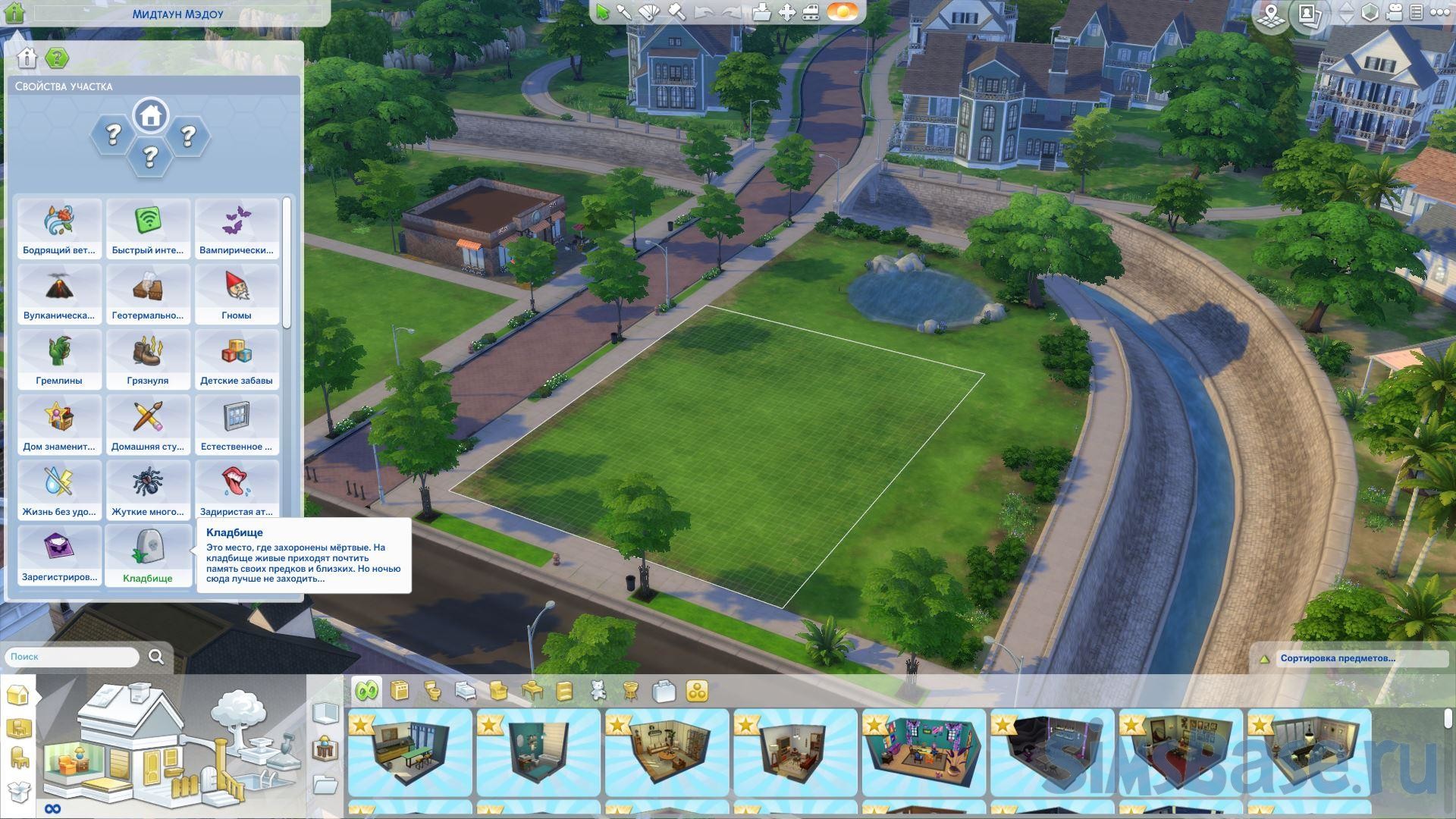Click the lot type house hexagon
The image size is (1456, 819).
pos(150,116)
